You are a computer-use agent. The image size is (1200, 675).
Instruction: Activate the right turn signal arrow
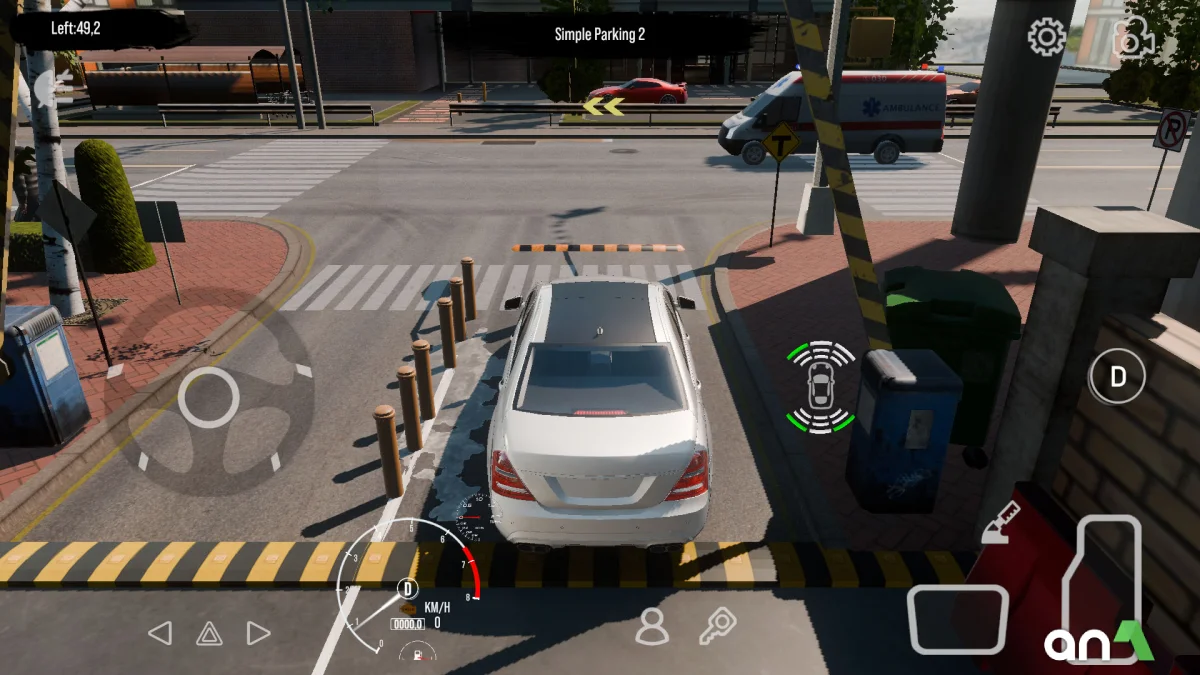tap(258, 633)
